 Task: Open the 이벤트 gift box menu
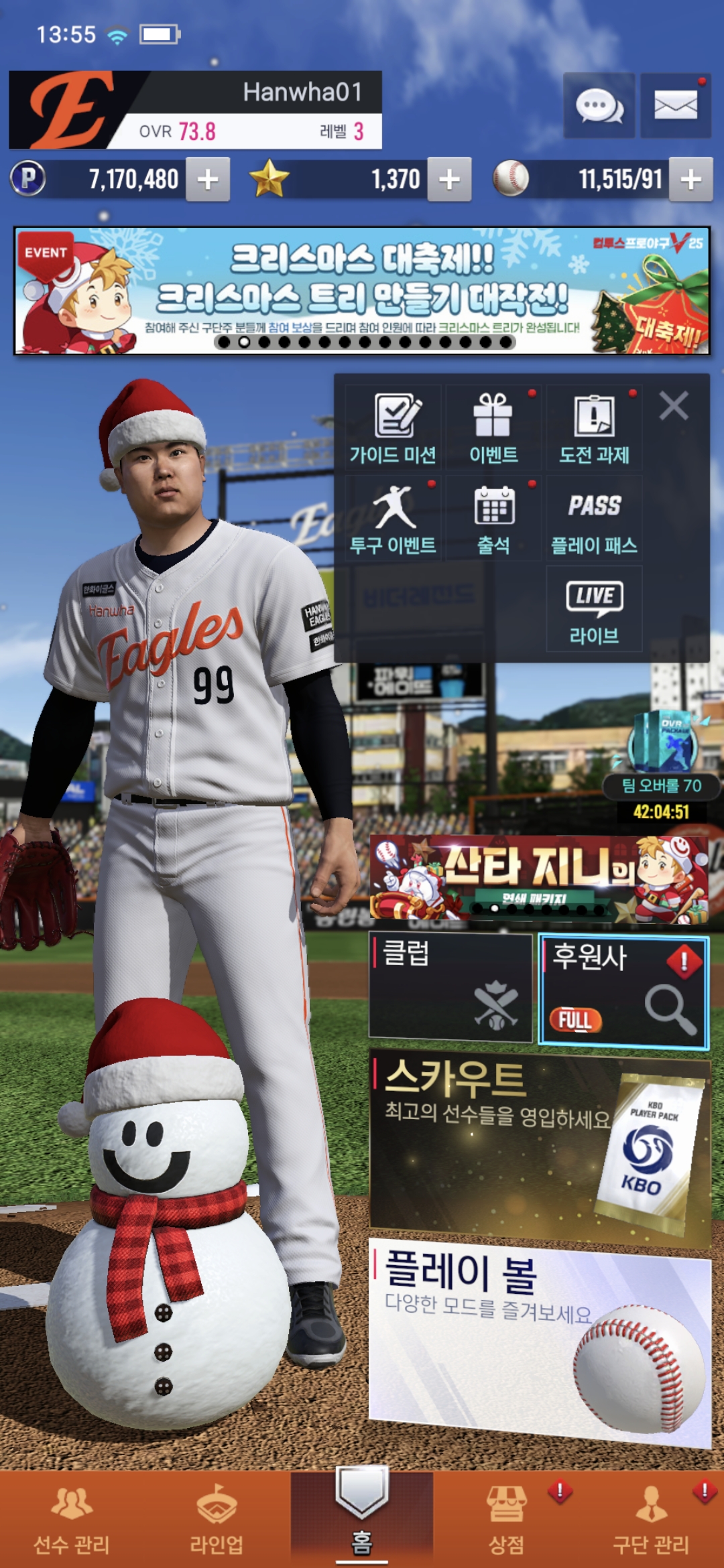click(493, 429)
